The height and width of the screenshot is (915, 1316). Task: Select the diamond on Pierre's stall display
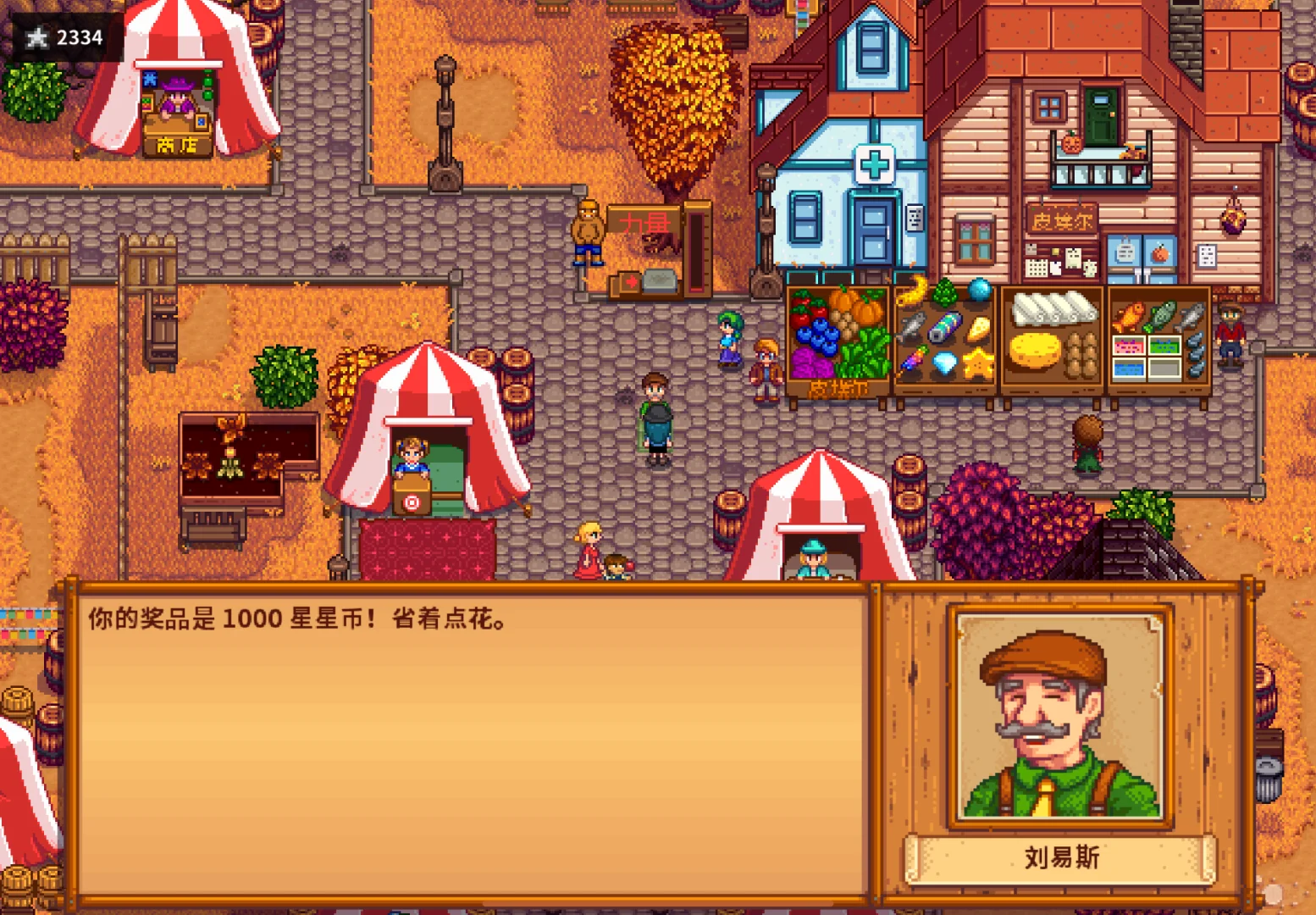944,363
